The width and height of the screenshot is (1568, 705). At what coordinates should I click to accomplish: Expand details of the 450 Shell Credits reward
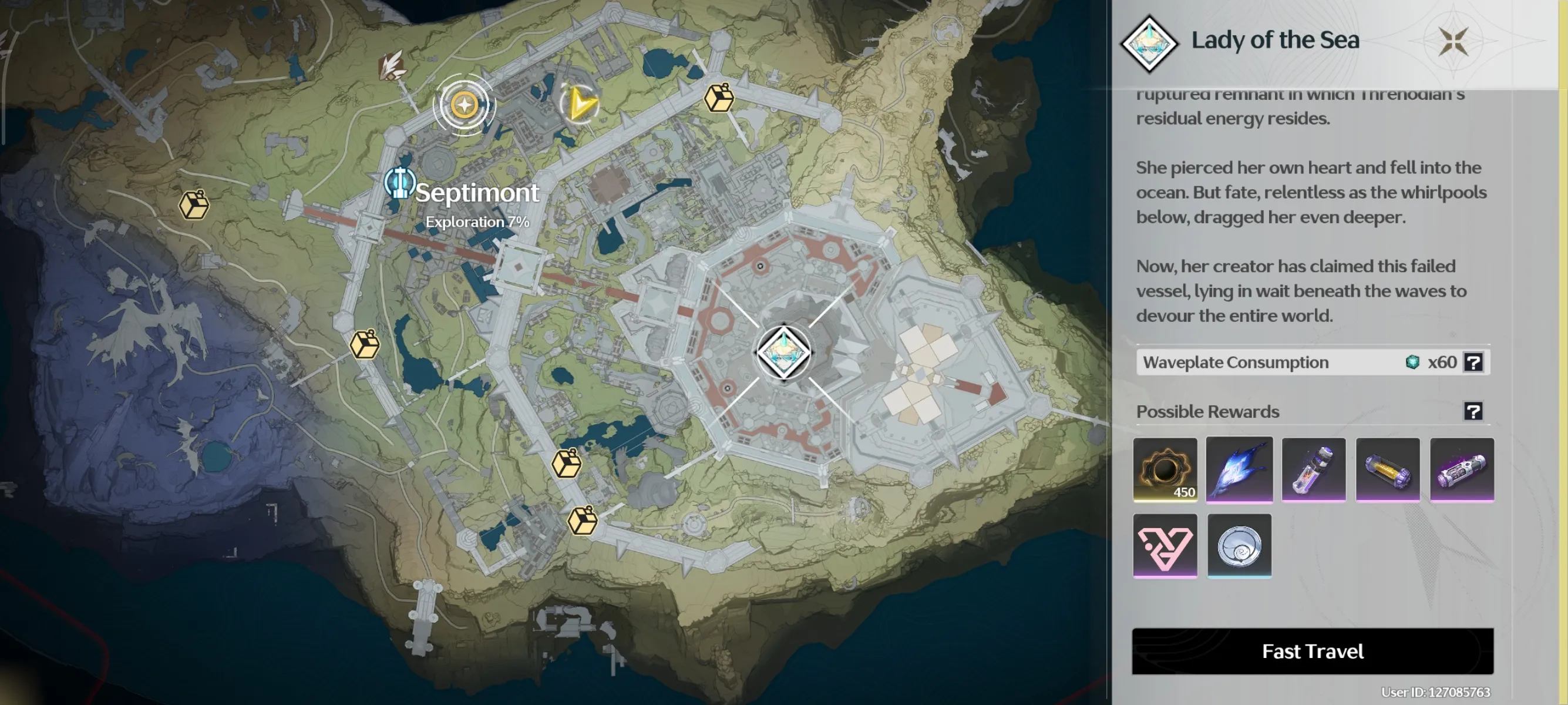1165,469
